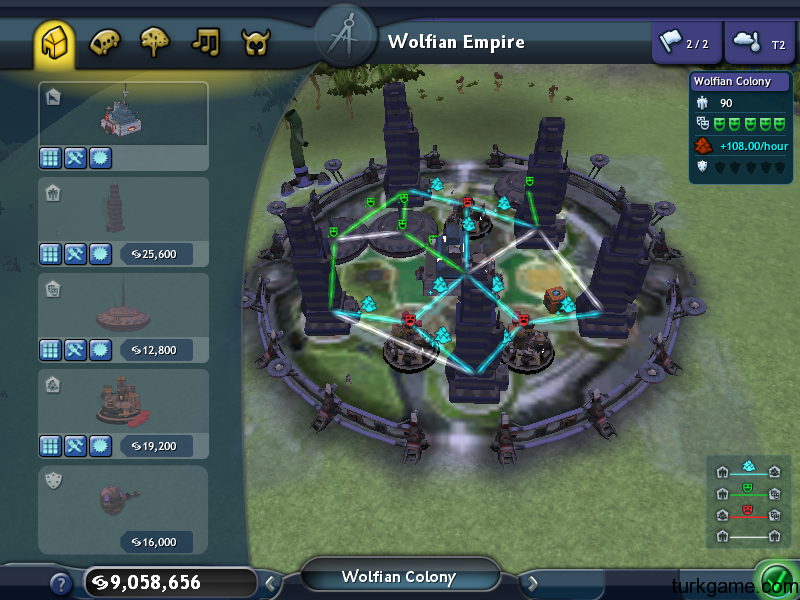Select the factory building costing 19,200
Screen dimensions: 800x600
[x=123, y=402]
